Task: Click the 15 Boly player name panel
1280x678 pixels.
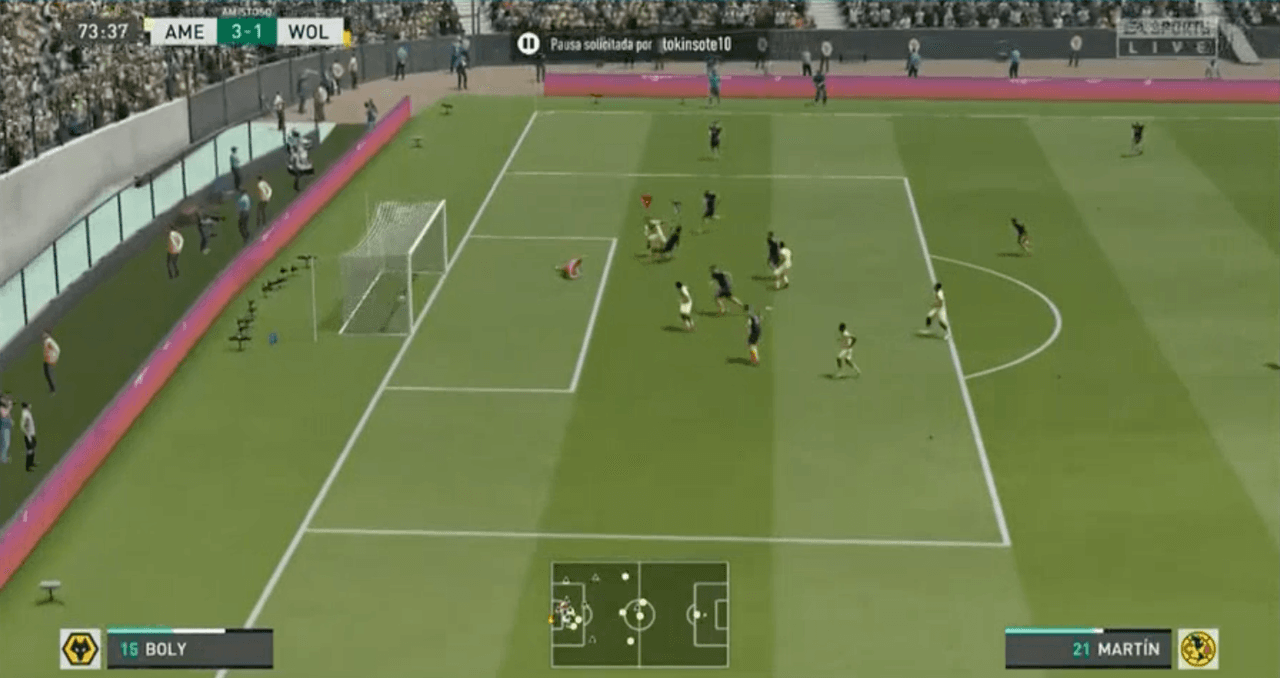Action: (190, 649)
